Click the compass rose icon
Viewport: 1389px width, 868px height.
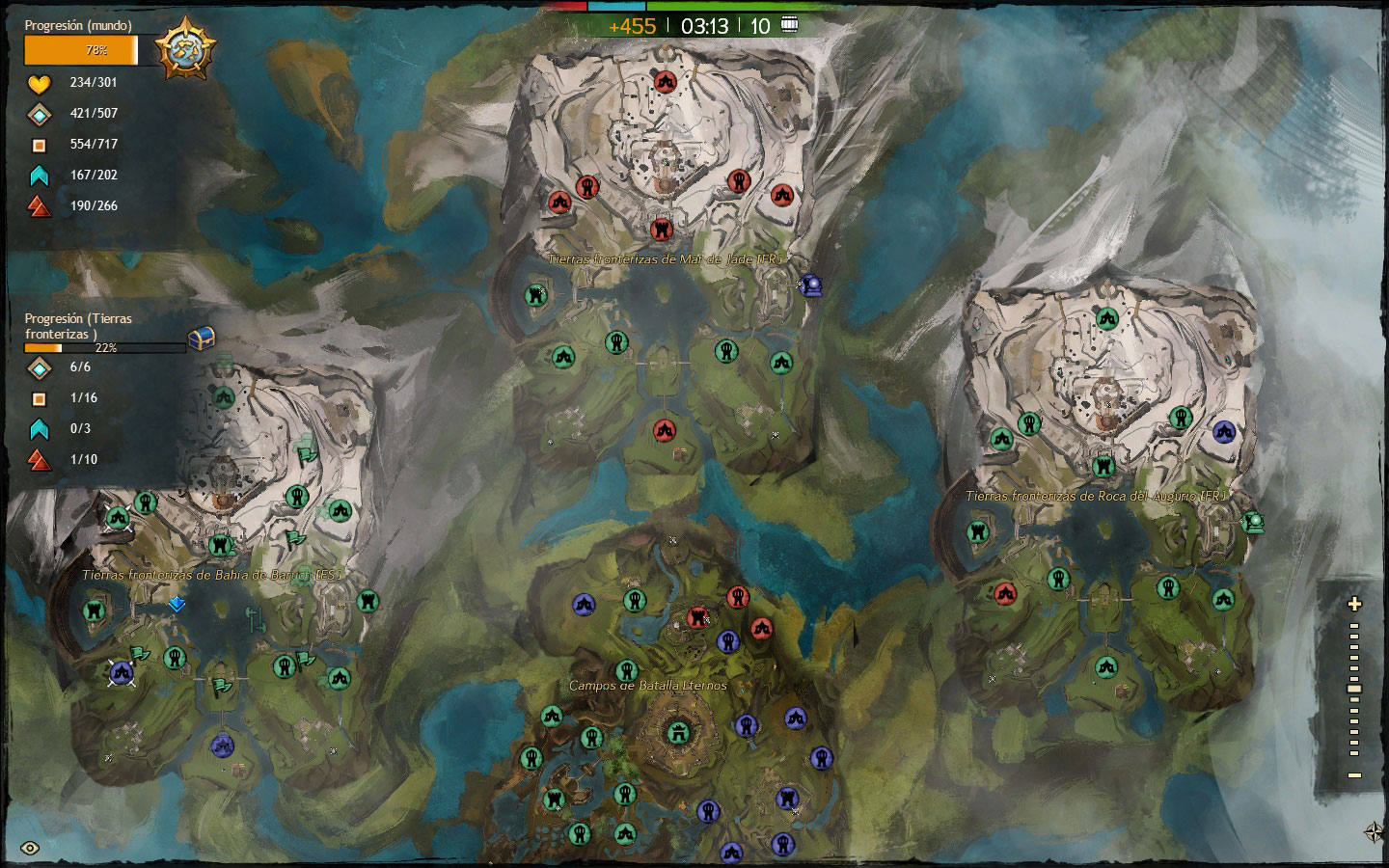(x=1374, y=831)
